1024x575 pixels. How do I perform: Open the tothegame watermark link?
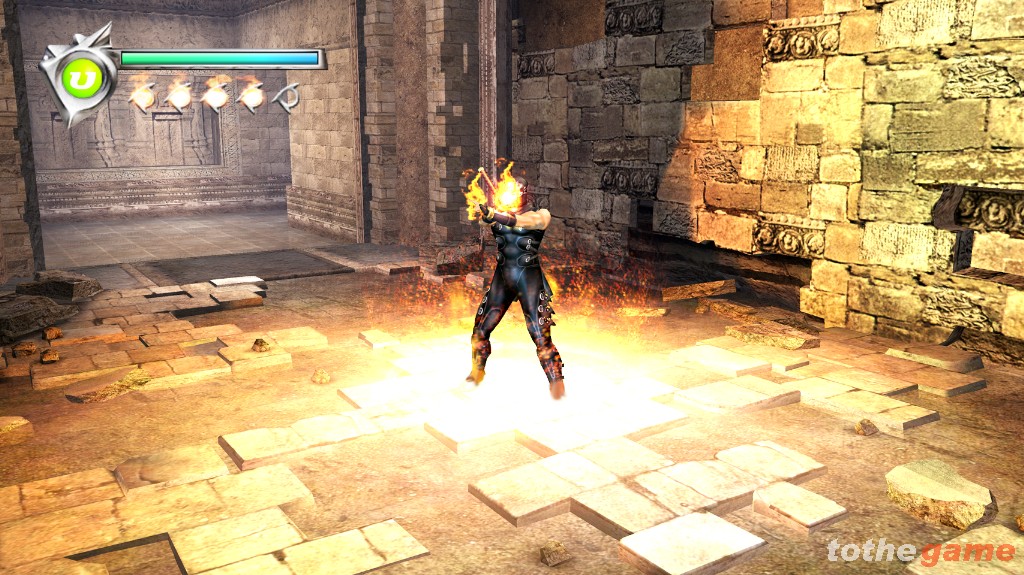(x=920, y=551)
